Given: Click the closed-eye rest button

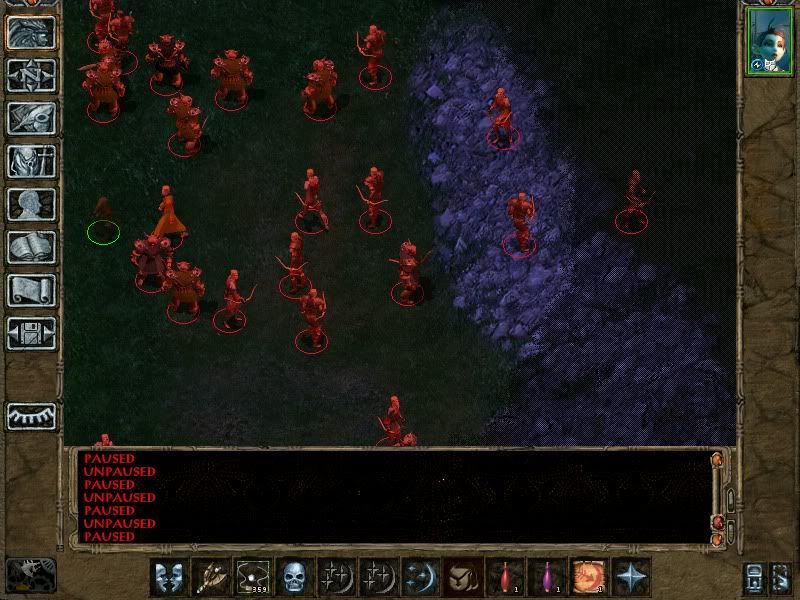Looking at the screenshot, I should (x=31, y=416).
